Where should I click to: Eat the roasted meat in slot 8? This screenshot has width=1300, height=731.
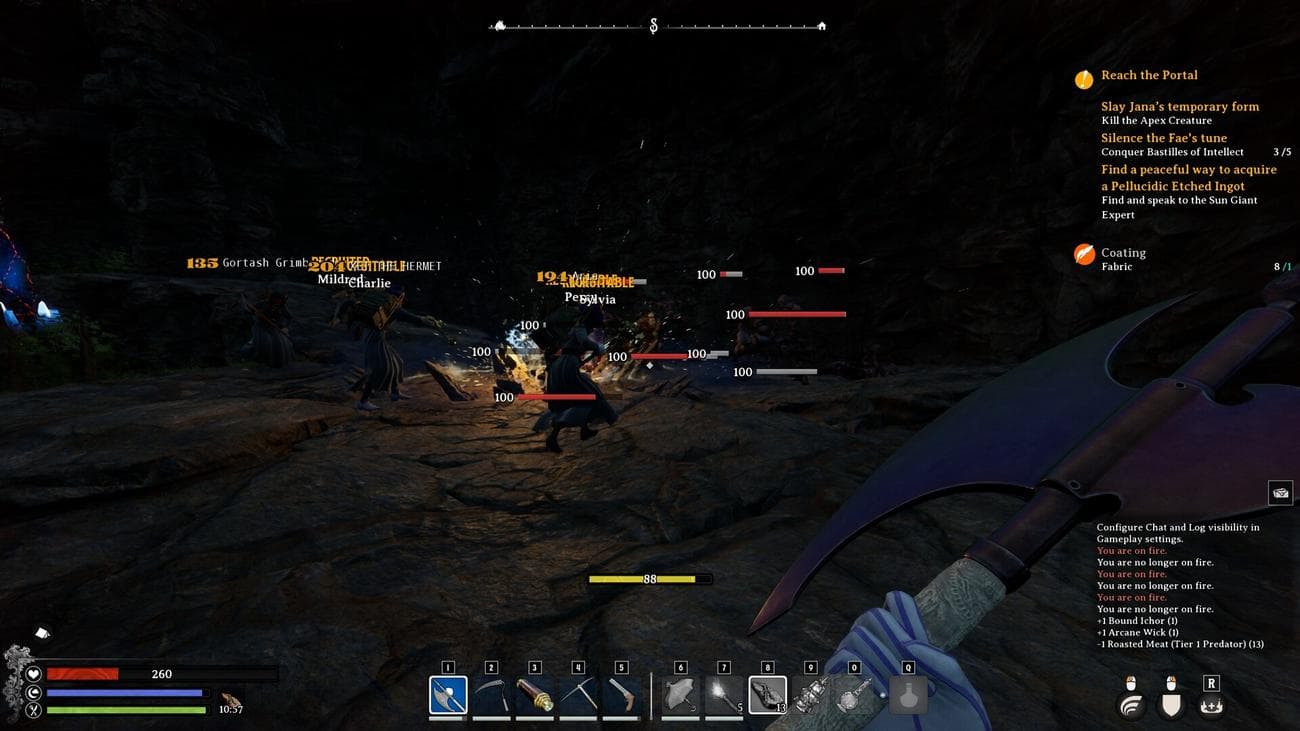724,693
